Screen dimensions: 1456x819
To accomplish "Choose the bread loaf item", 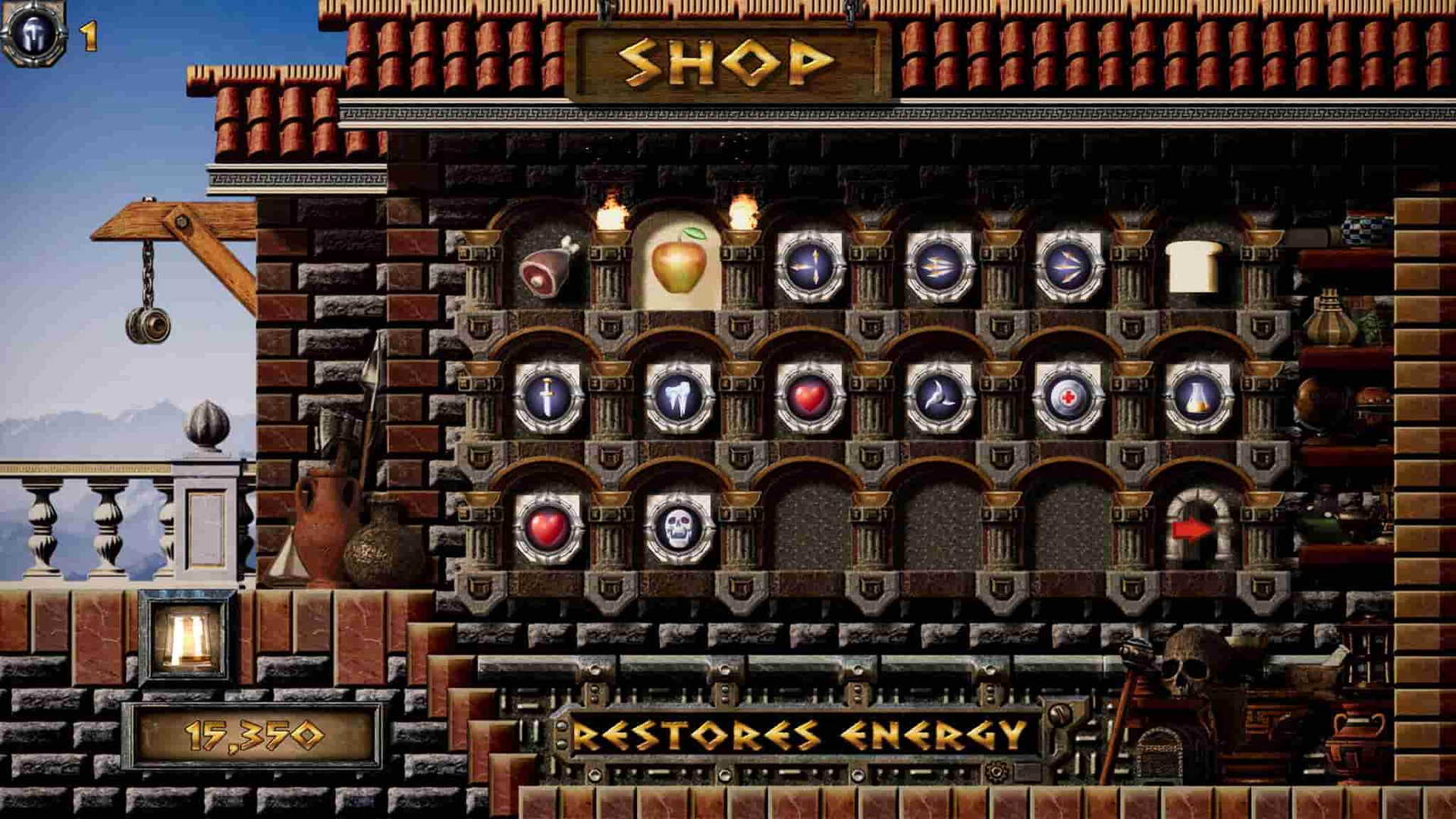I will tap(1197, 265).
